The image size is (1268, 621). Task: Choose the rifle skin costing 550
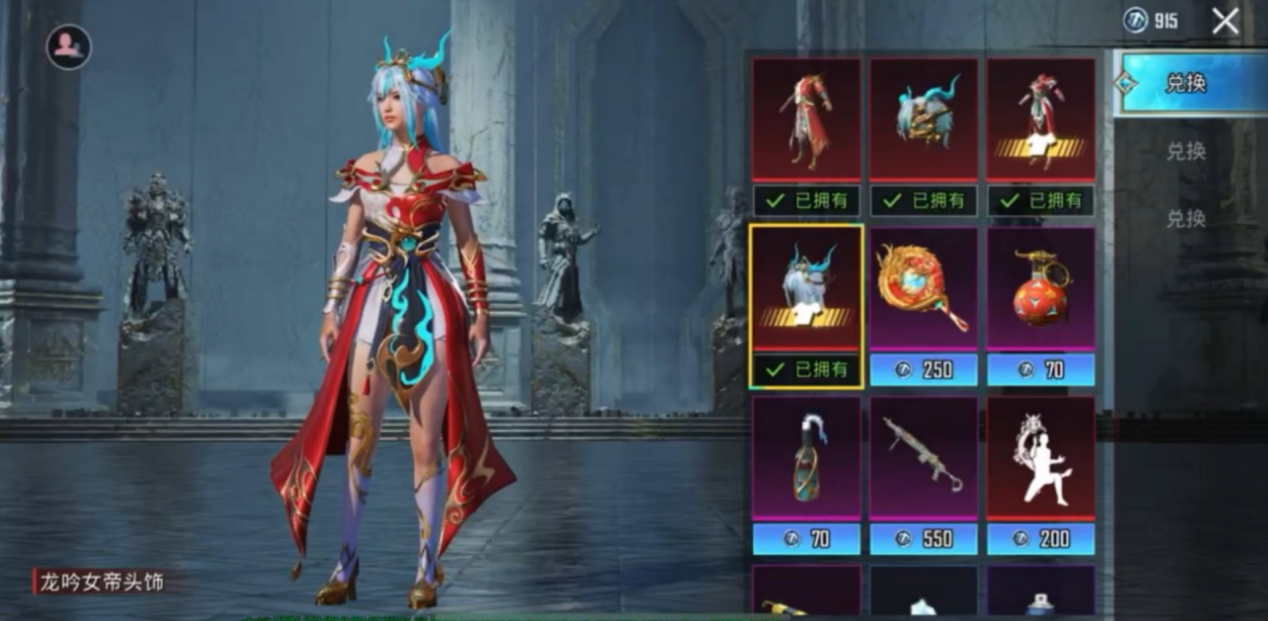pyautogui.click(x=923, y=459)
